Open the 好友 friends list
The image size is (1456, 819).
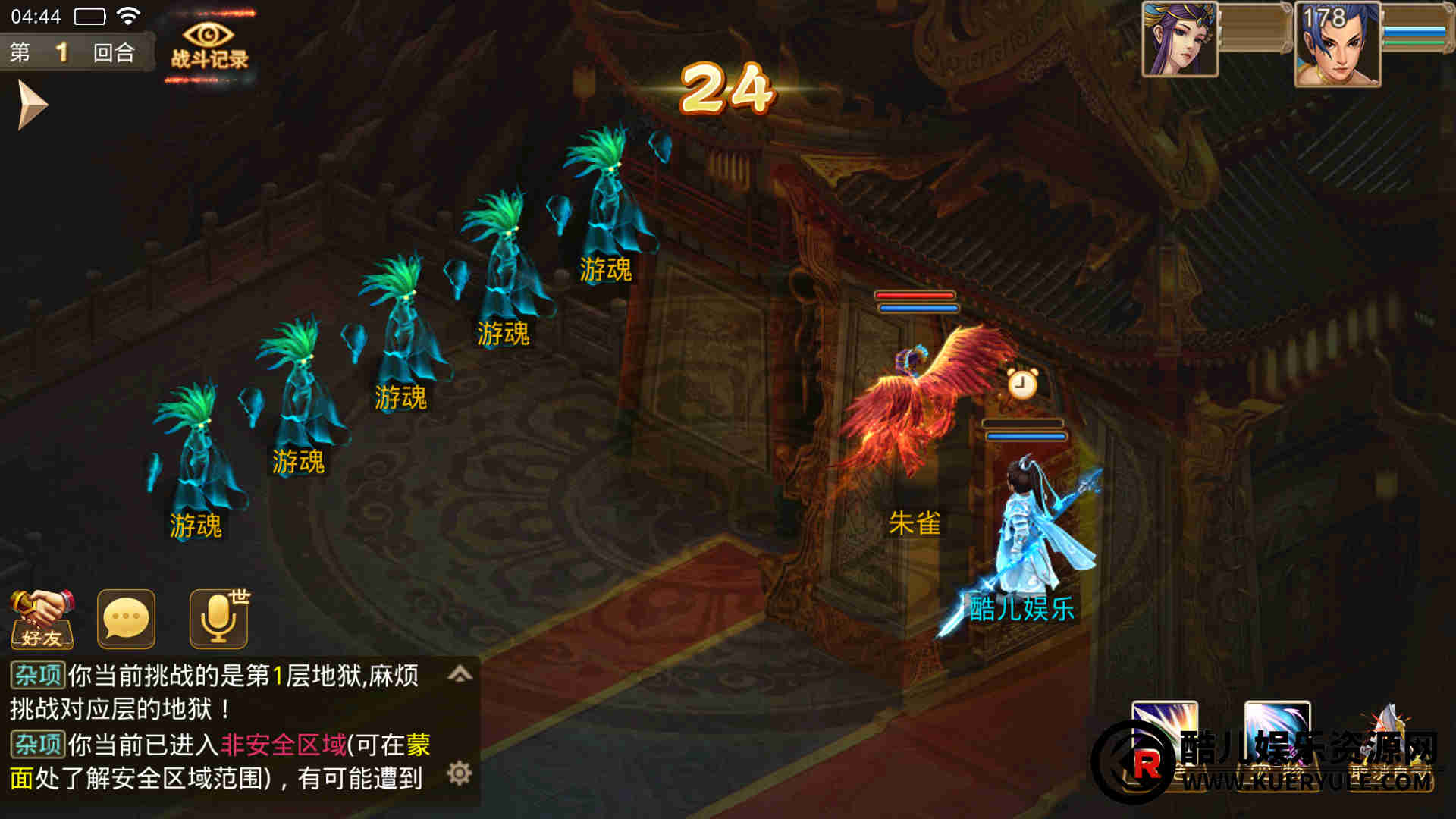[x=42, y=620]
